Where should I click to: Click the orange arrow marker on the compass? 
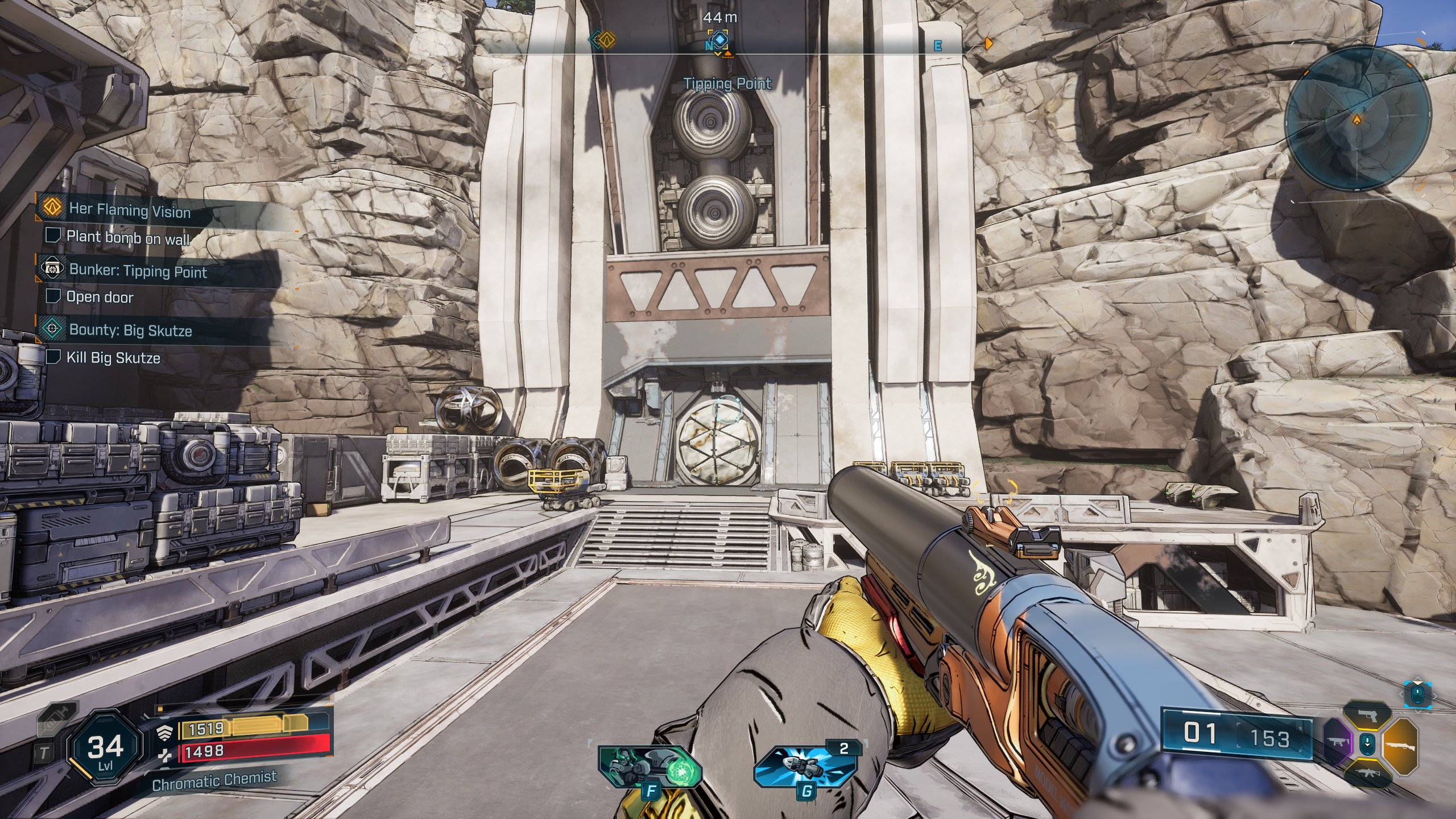point(988,43)
